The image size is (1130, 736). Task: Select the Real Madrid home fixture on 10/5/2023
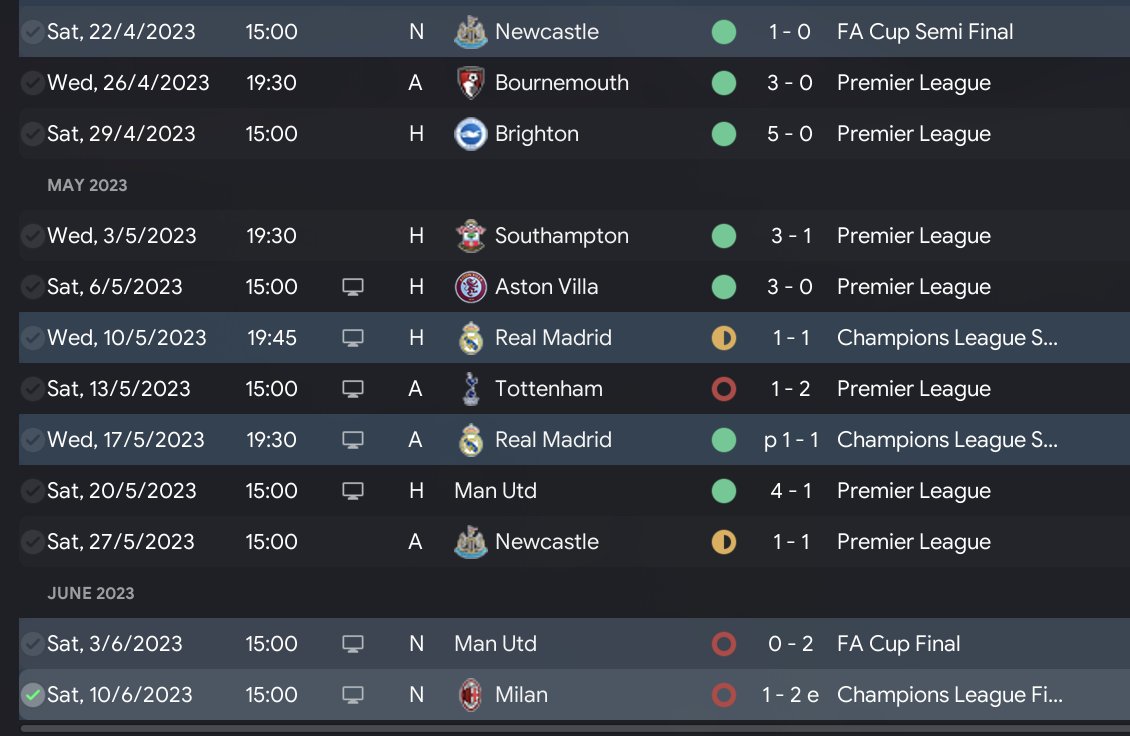click(553, 338)
